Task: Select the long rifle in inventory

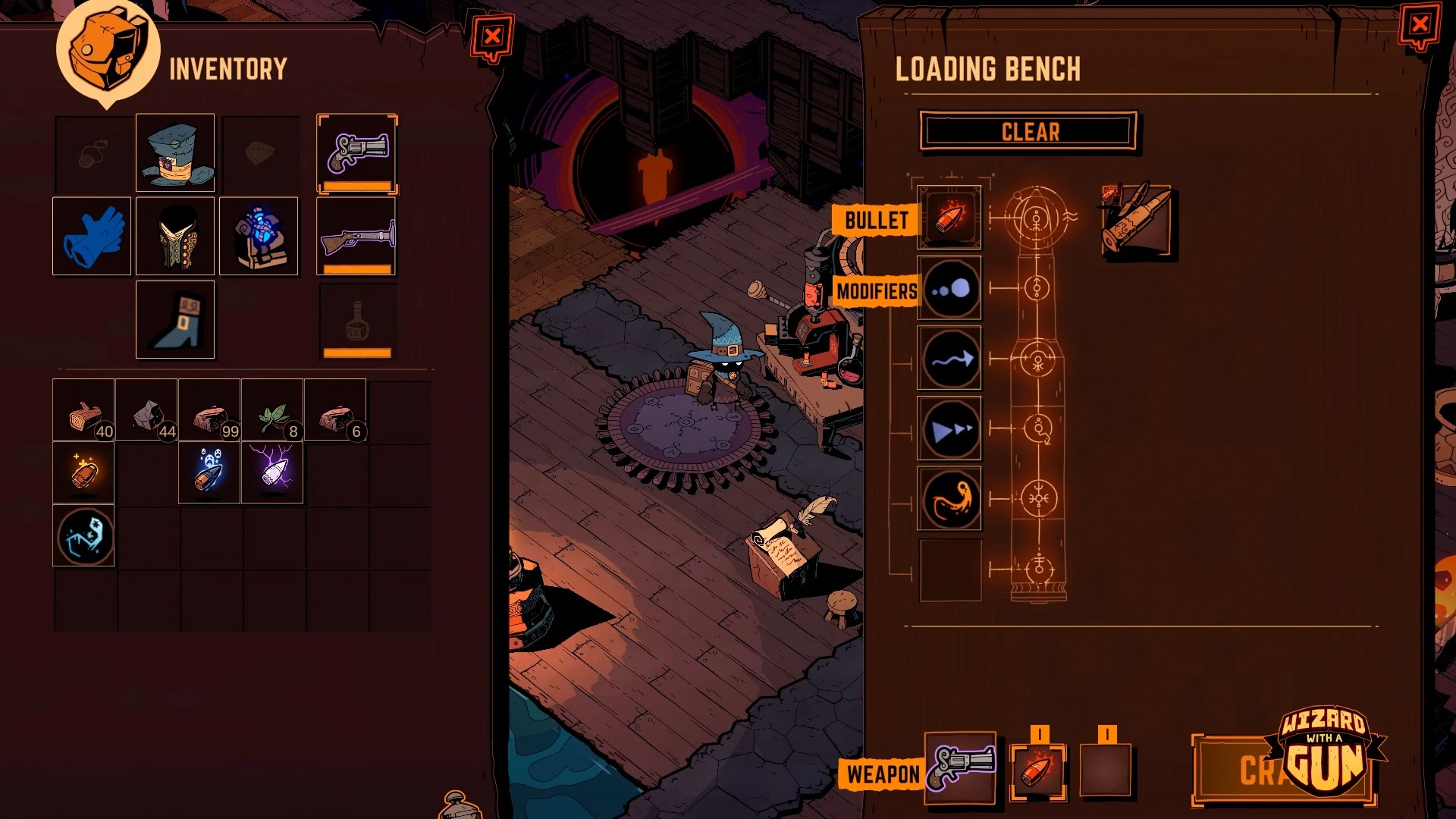Action: coord(357,237)
